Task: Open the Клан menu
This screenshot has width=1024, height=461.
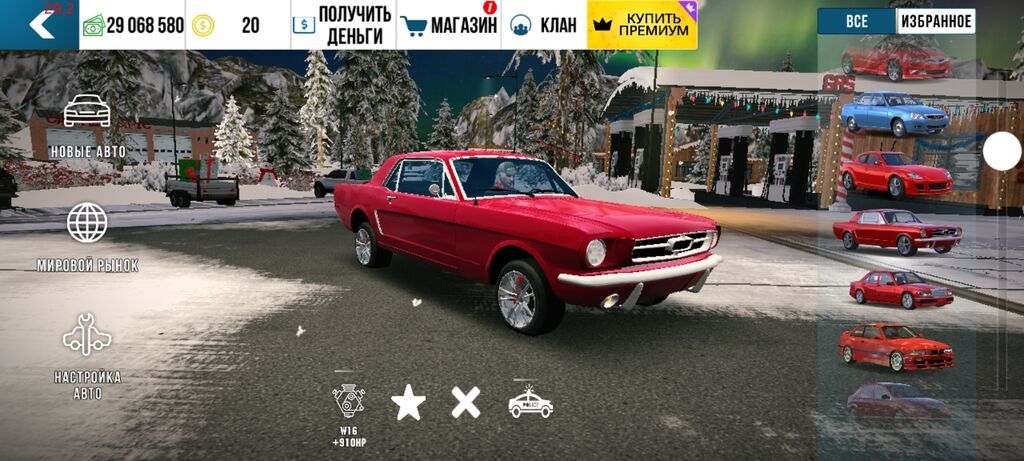Action: [x=545, y=25]
